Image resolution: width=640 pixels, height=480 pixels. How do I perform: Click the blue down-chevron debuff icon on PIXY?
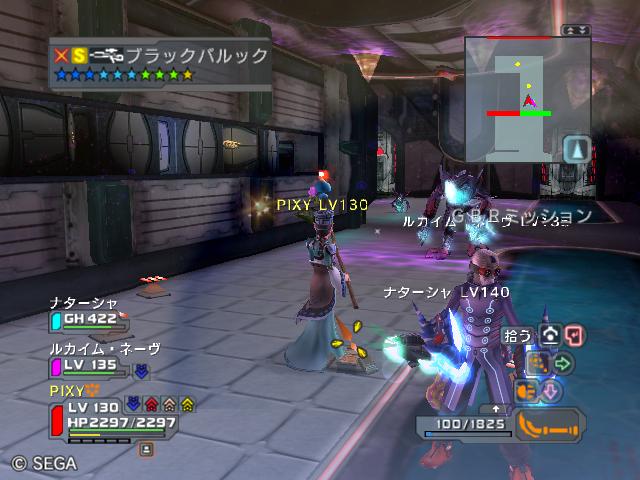click(133, 405)
